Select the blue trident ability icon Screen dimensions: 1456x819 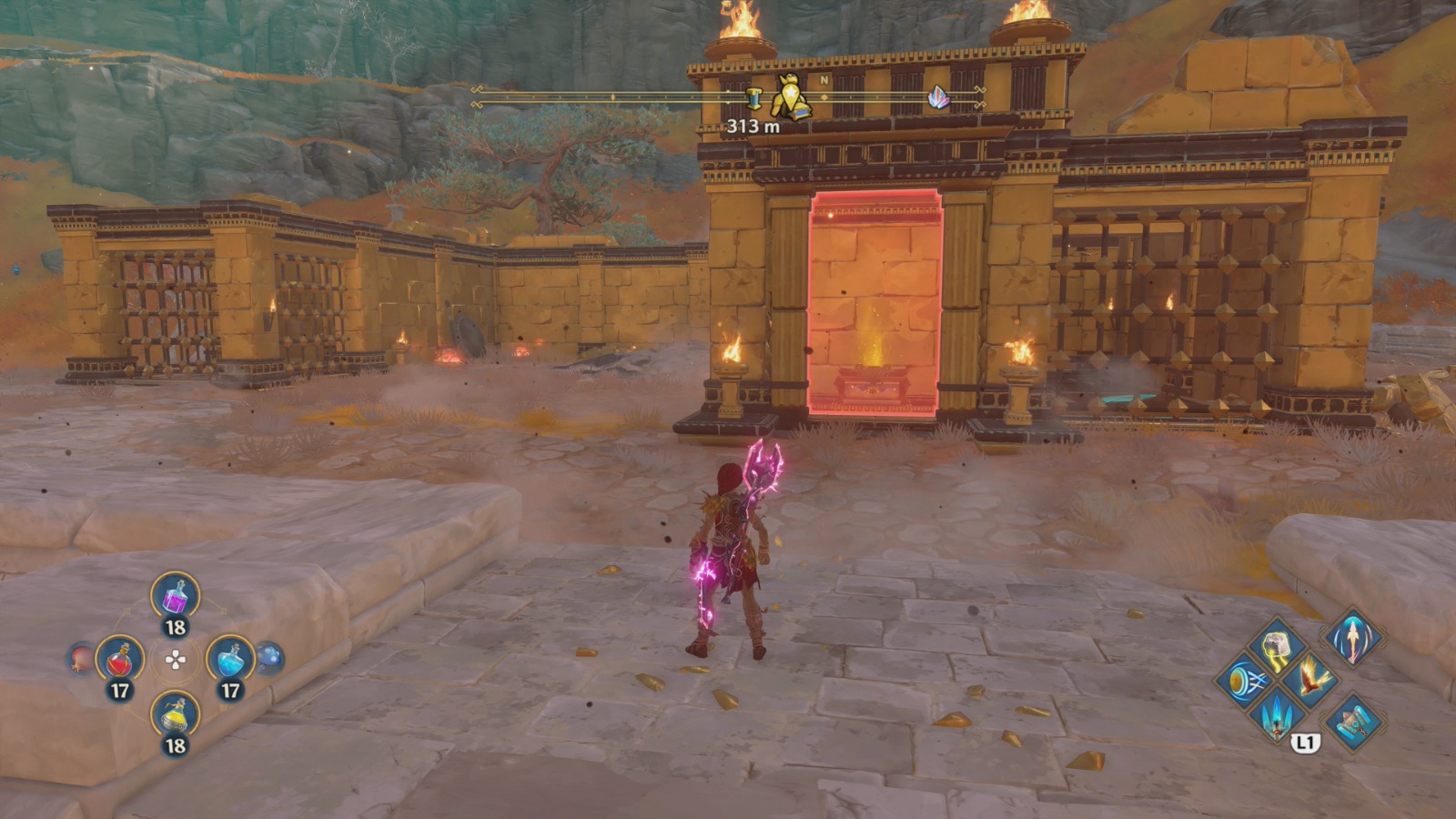(x=1276, y=718)
